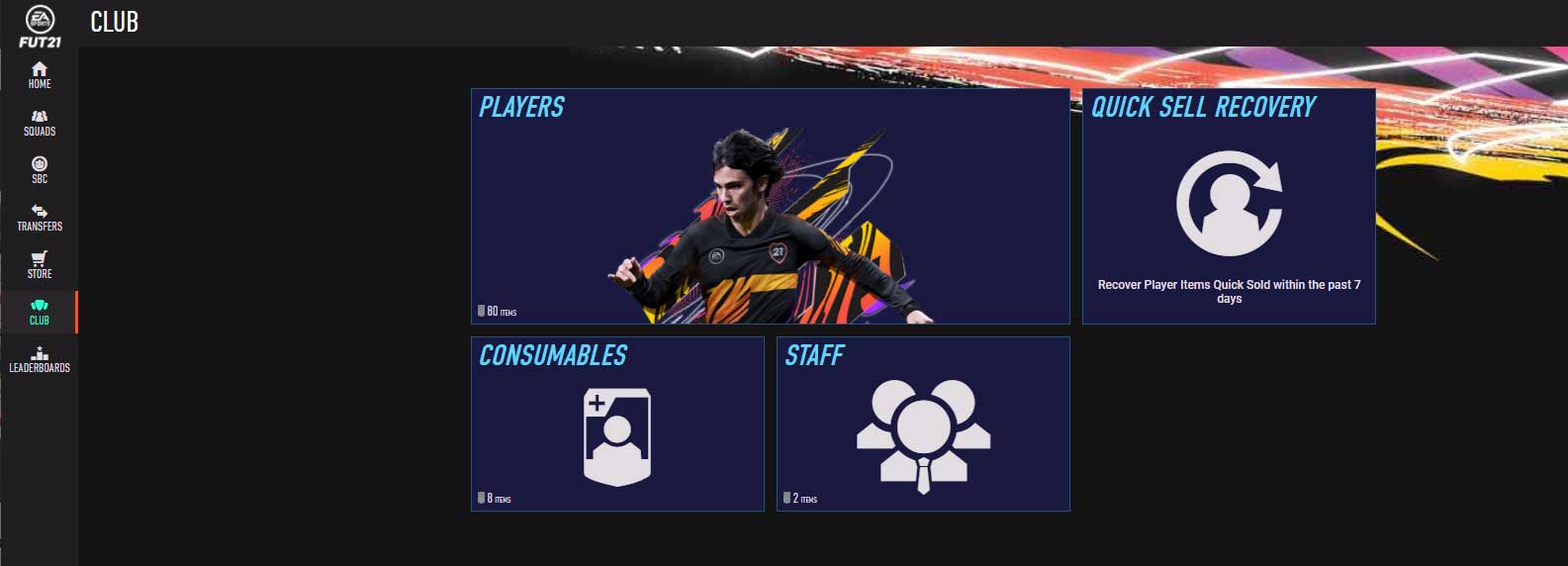Image resolution: width=1568 pixels, height=566 pixels.
Task: Open the Players tile
Action: tap(770, 206)
